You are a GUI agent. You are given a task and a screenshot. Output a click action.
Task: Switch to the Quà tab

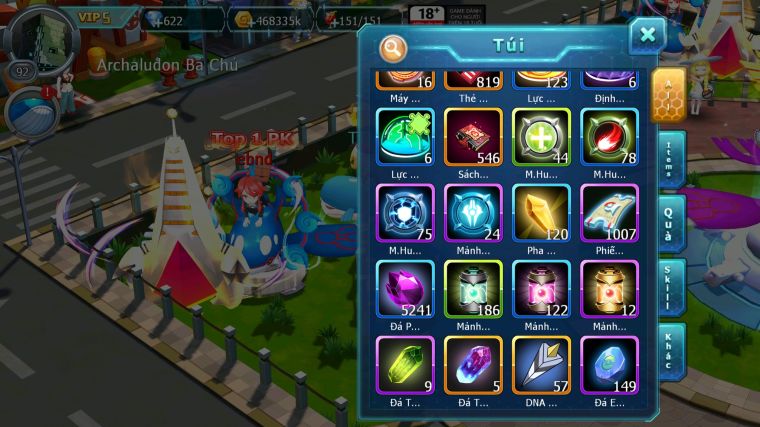670,224
